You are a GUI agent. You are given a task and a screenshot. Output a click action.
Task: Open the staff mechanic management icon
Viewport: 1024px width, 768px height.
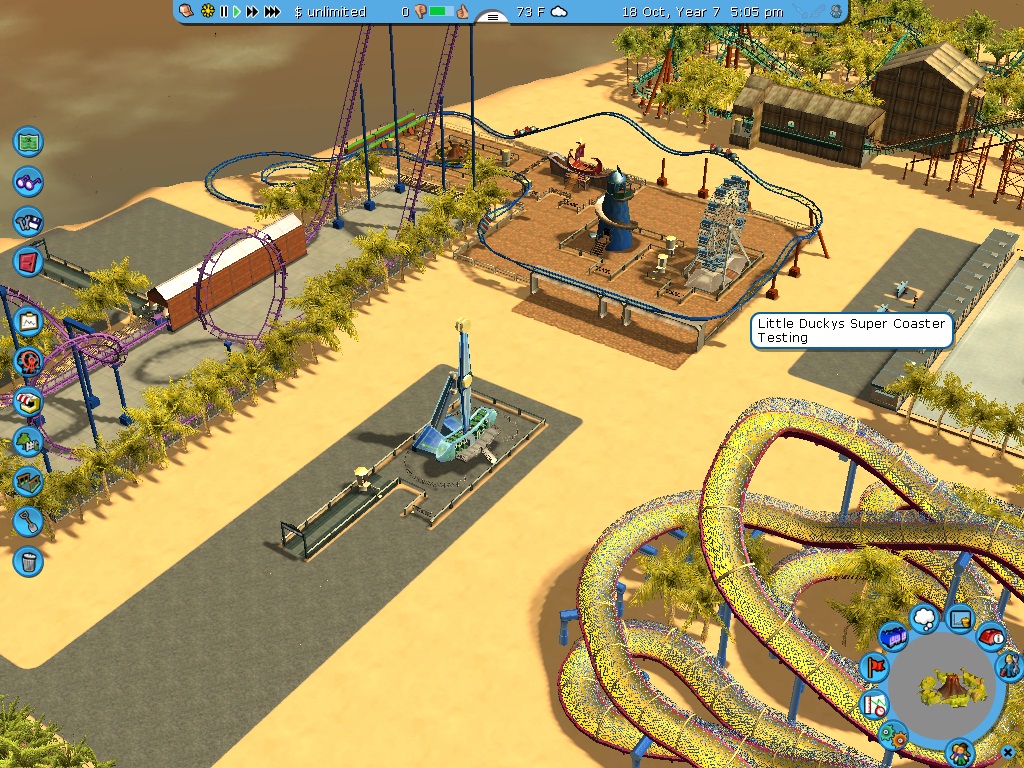click(x=1010, y=664)
